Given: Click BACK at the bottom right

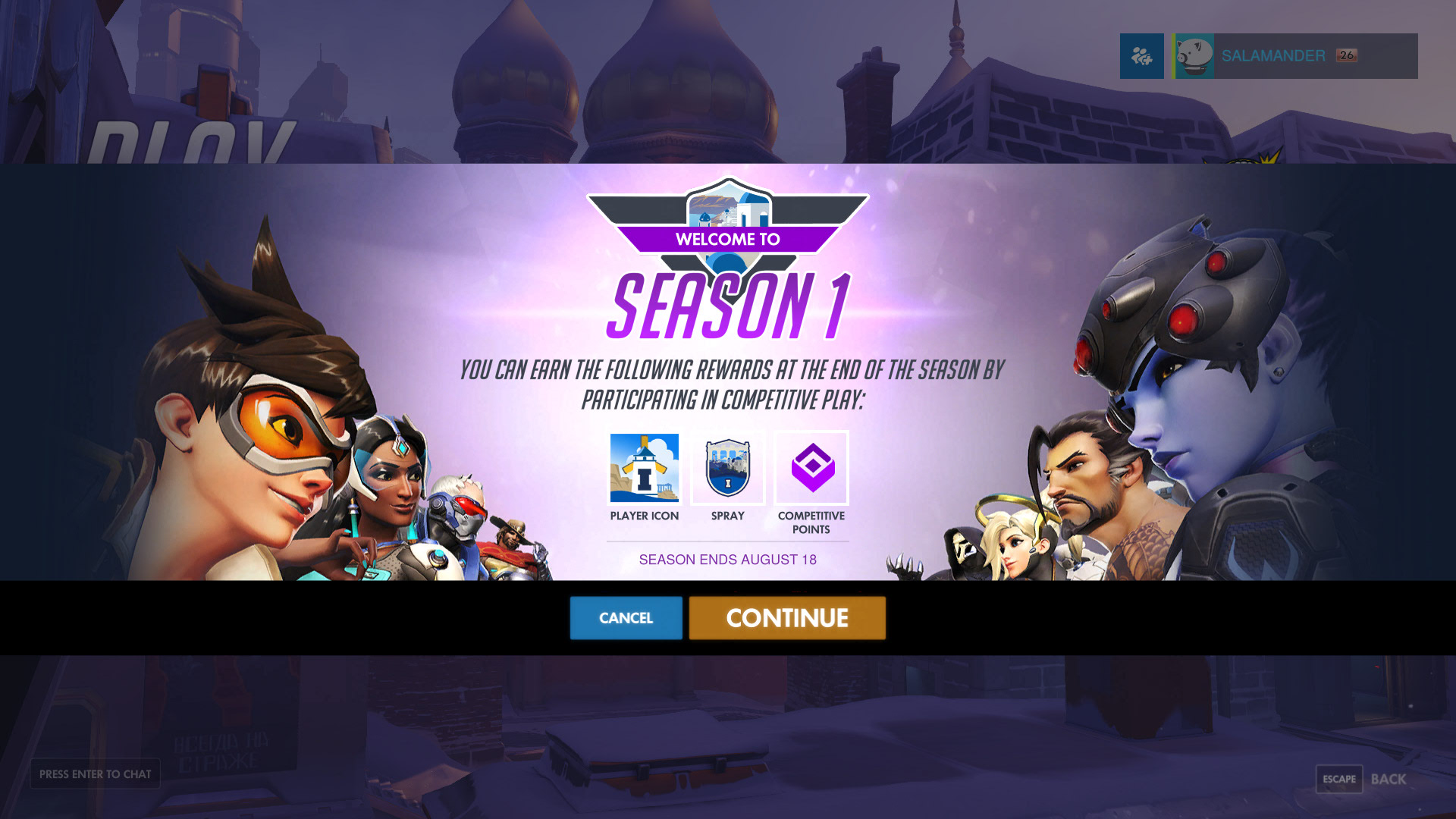Looking at the screenshot, I should (1389, 779).
